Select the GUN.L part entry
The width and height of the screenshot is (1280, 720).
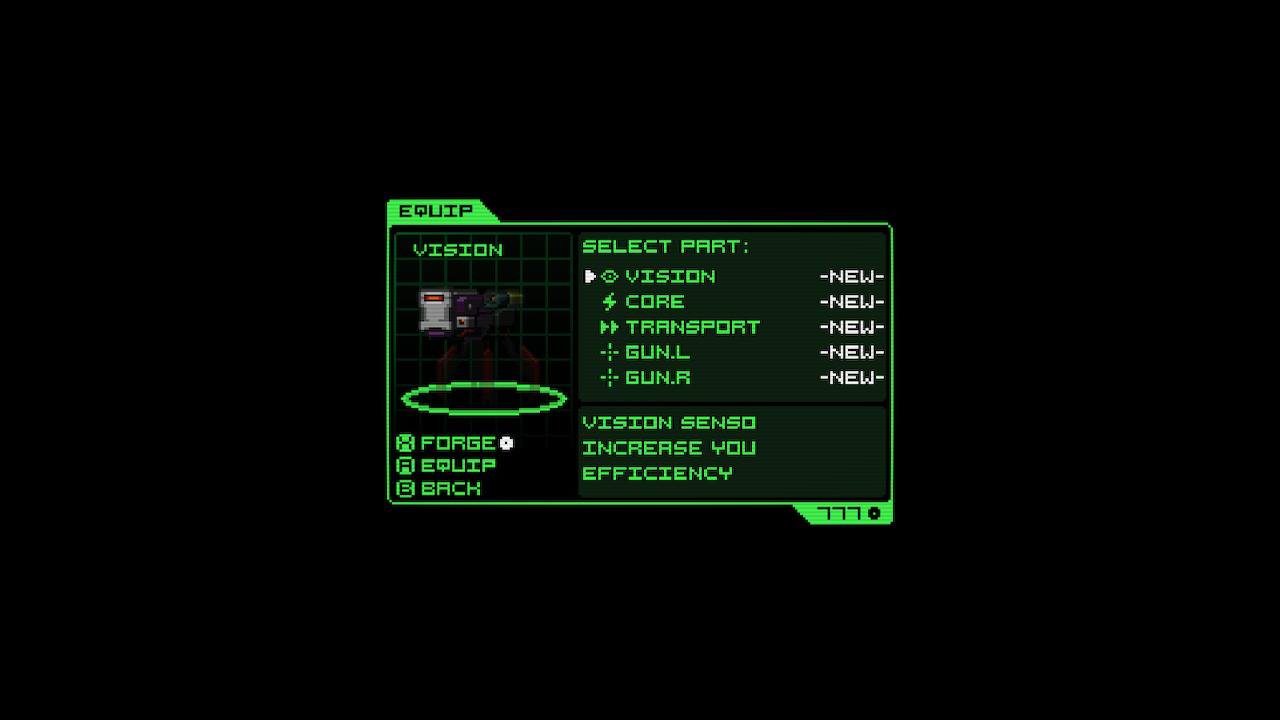click(x=657, y=352)
